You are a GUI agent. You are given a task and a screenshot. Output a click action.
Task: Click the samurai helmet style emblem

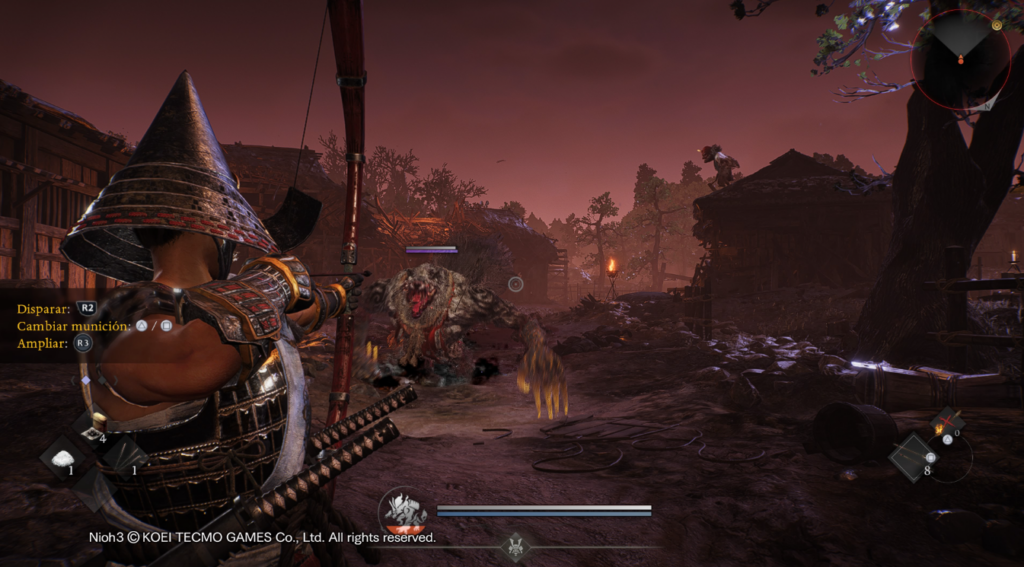coord(518,546)
